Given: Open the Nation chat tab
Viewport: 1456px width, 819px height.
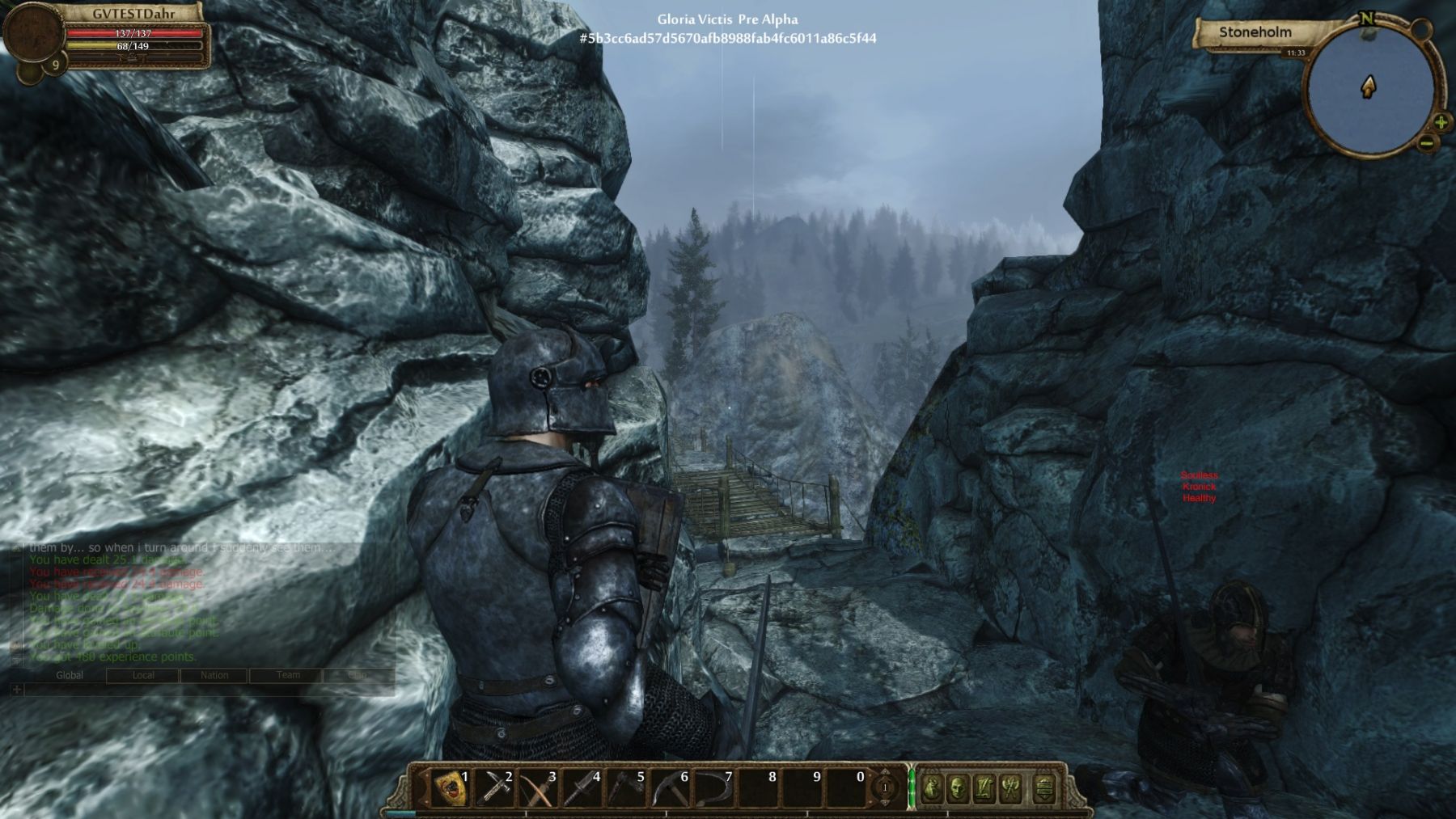Looking at the screenshot, I should (x=214, y=675).
